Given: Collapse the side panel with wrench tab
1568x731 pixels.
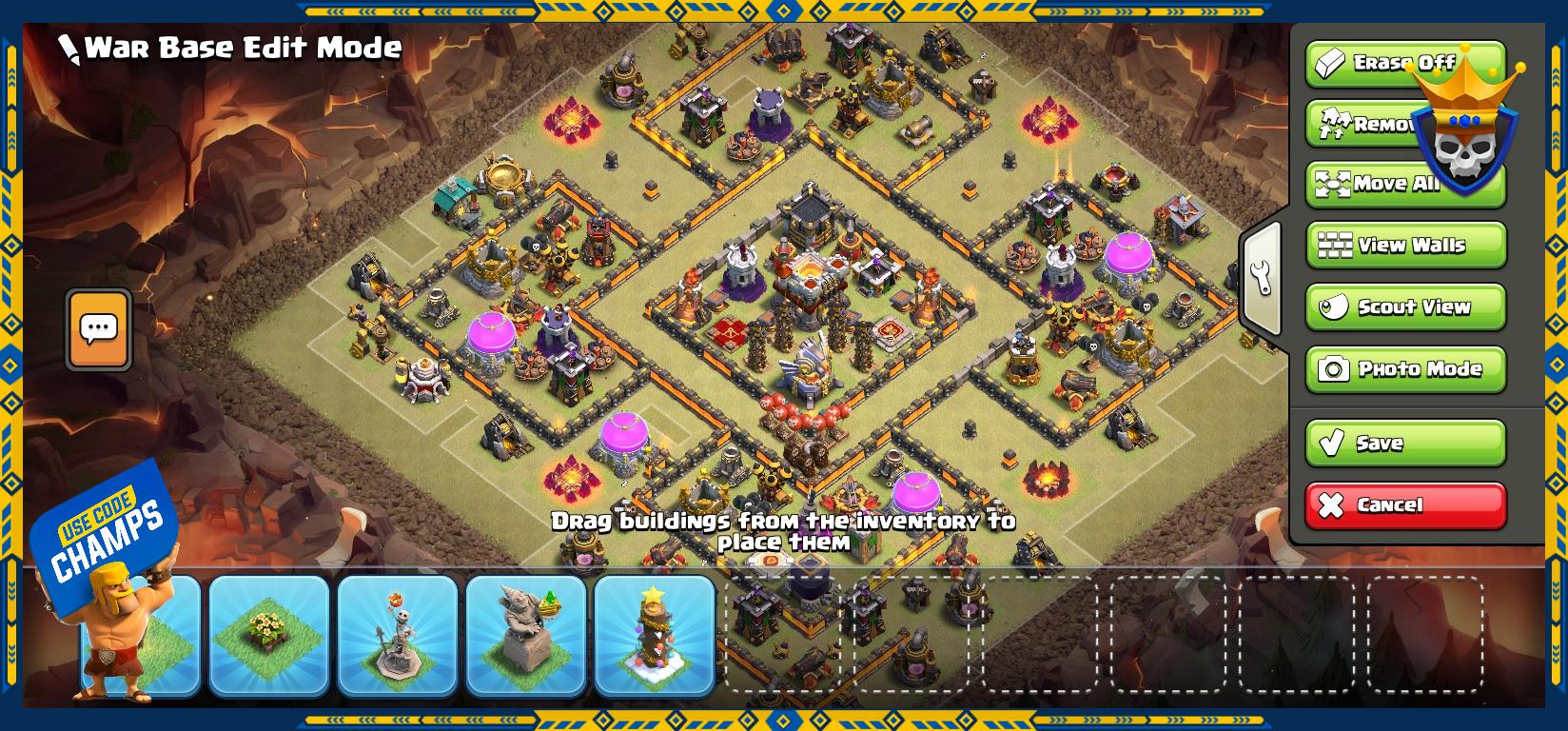Looking at the screenshot, I should pos(1262,278).
